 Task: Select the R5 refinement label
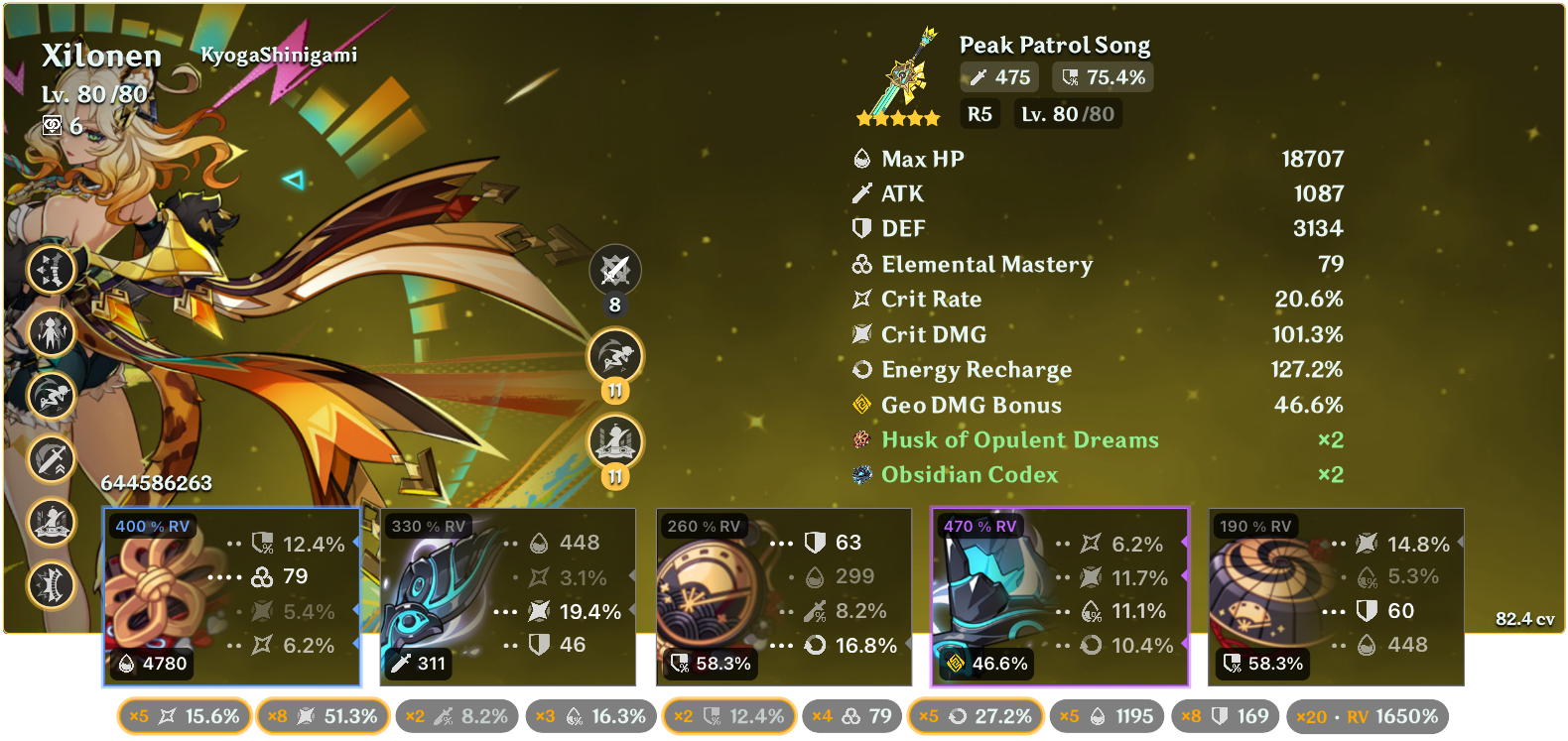click(980, 114)
